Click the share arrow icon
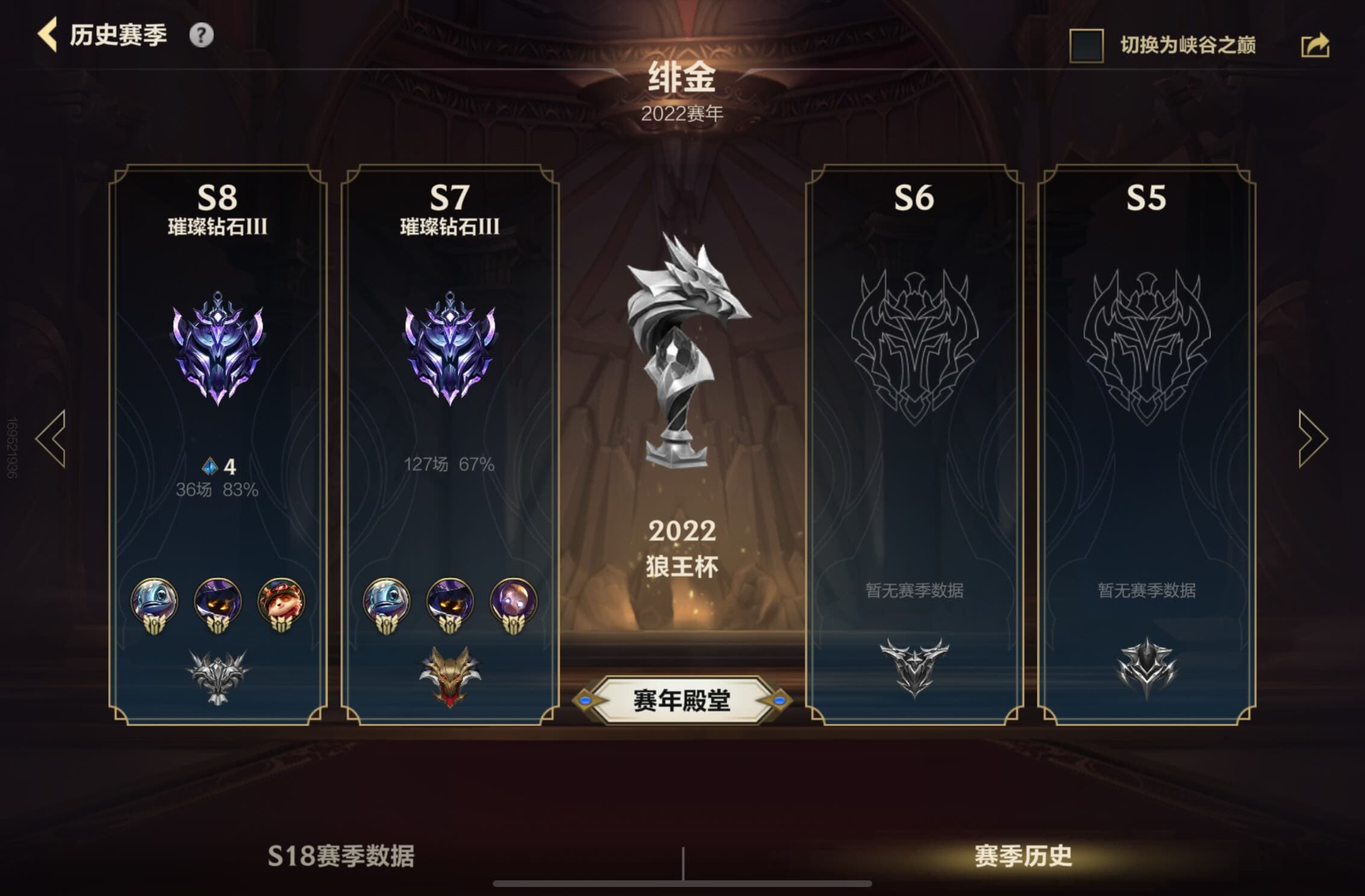The image size is (1365, 896). click(x=1315, y=46)
